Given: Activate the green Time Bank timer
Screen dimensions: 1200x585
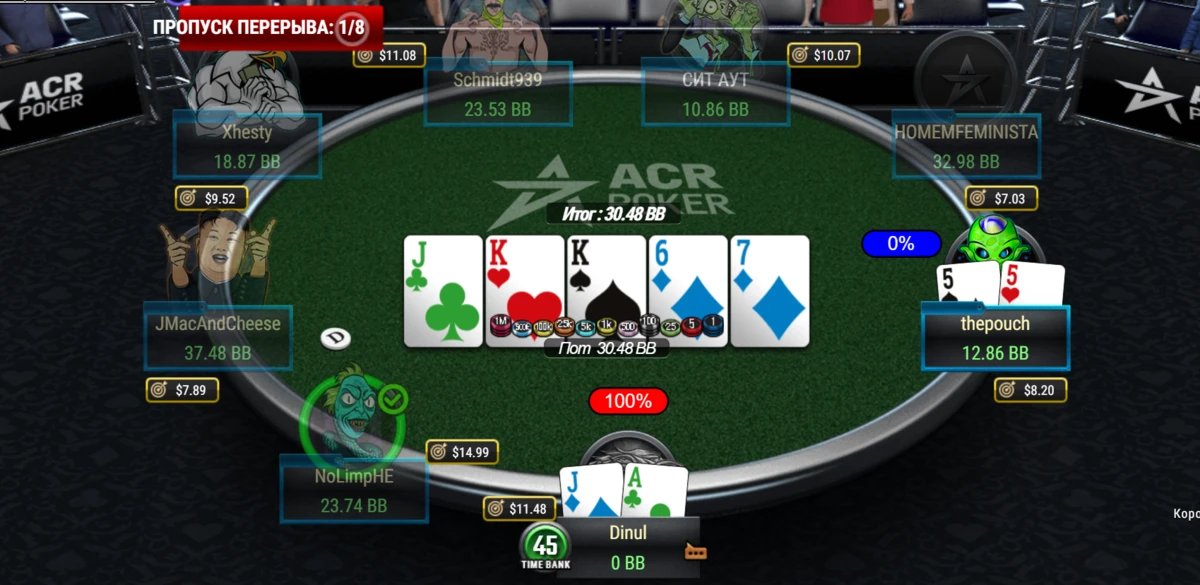Looking at the screenshot, I should pyautogui.click(x=545, y=548).
